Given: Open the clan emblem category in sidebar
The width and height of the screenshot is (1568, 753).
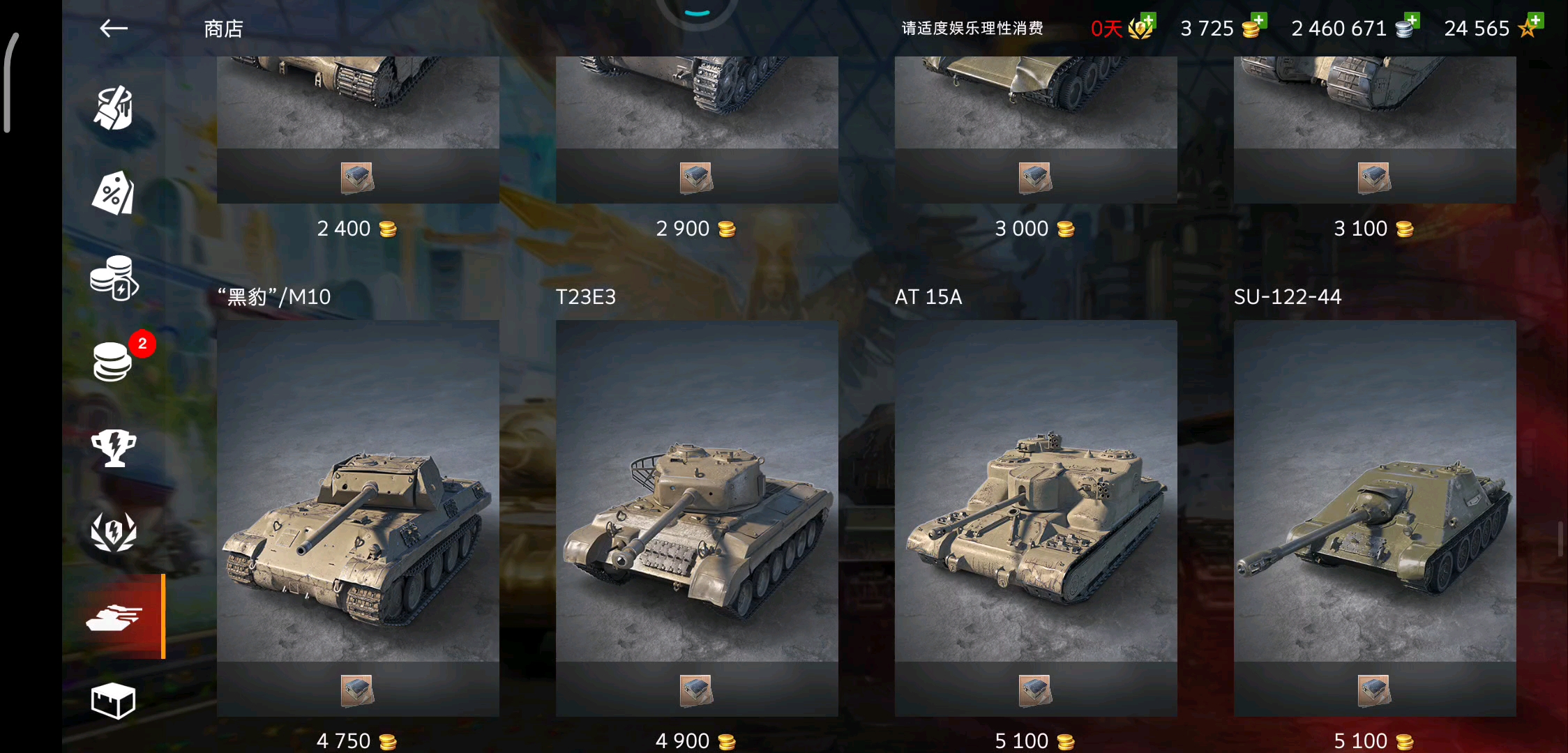Looking at the screenshot, I should tap(113, 532).
